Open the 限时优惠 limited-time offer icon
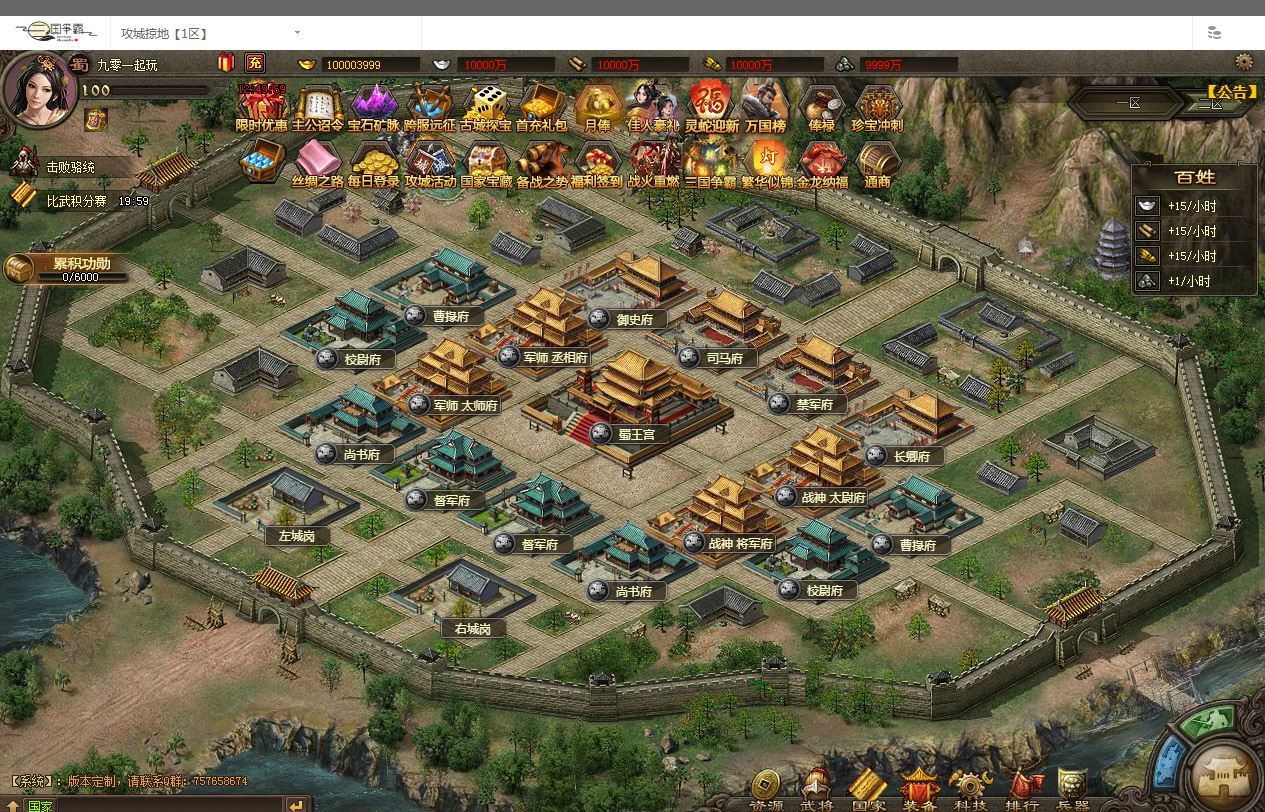Viewport: 1265px width, 812px height. point(261,106)
